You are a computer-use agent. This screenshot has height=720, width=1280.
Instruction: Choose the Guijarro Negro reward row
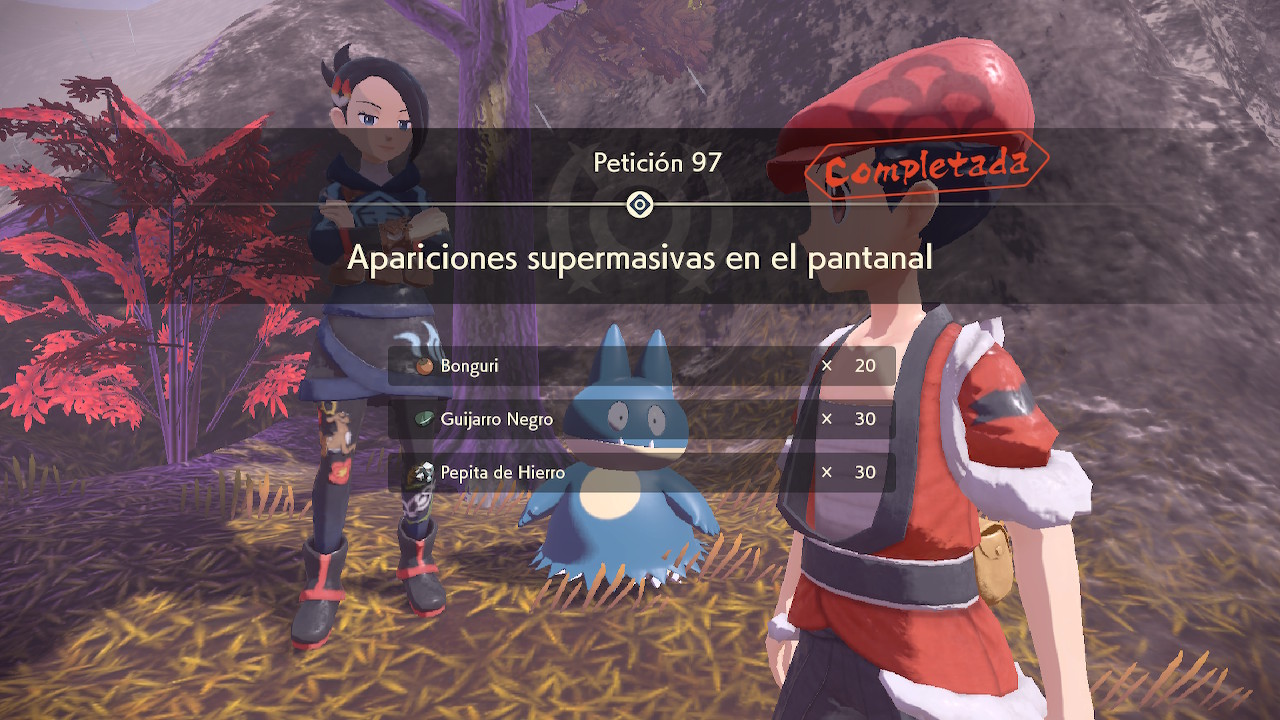641,419
